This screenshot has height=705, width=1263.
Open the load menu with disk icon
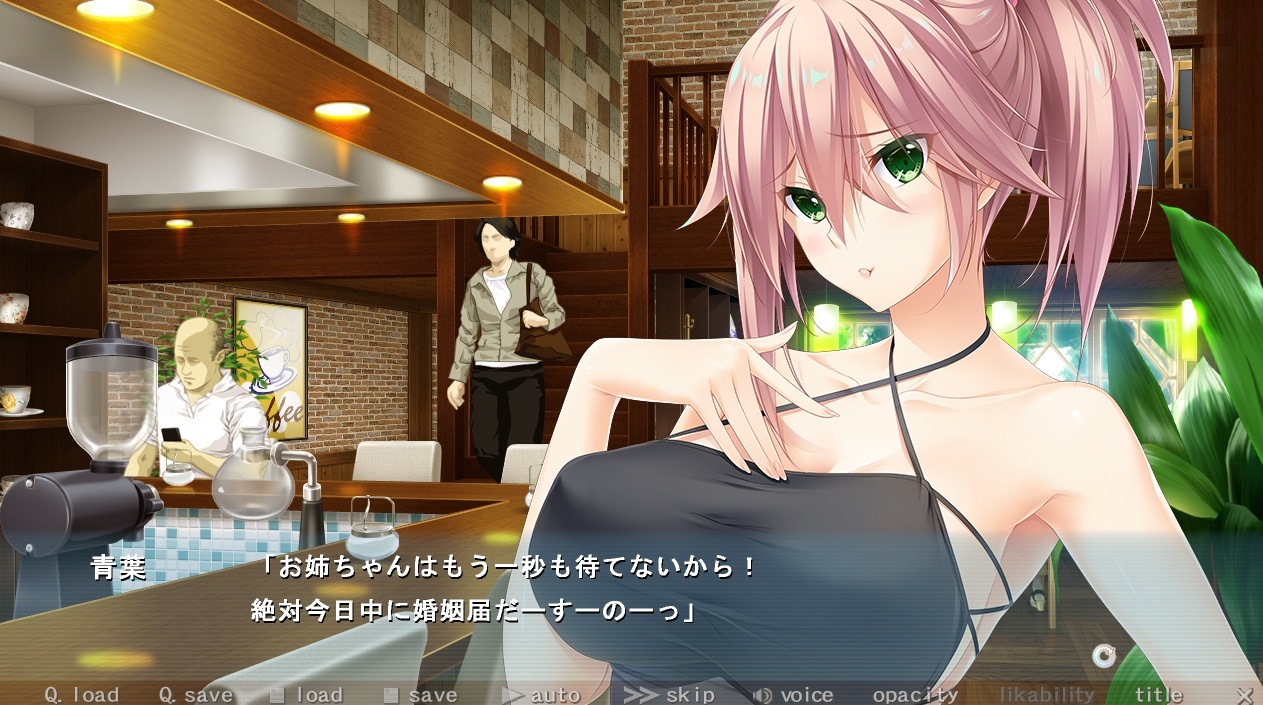tap(307, 695)
